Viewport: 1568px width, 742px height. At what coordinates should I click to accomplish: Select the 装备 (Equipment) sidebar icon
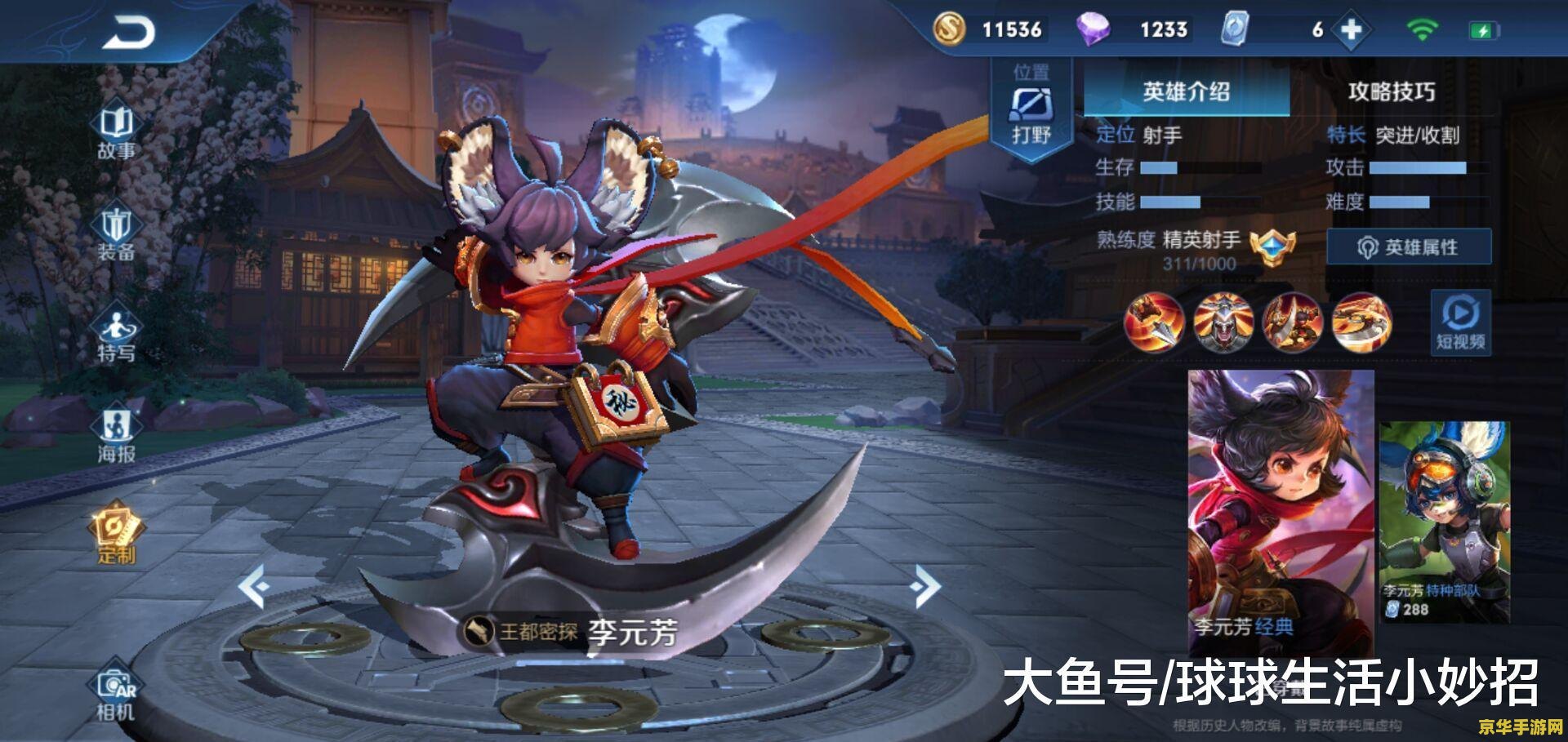pyautogui.click(x=117, y=231)
